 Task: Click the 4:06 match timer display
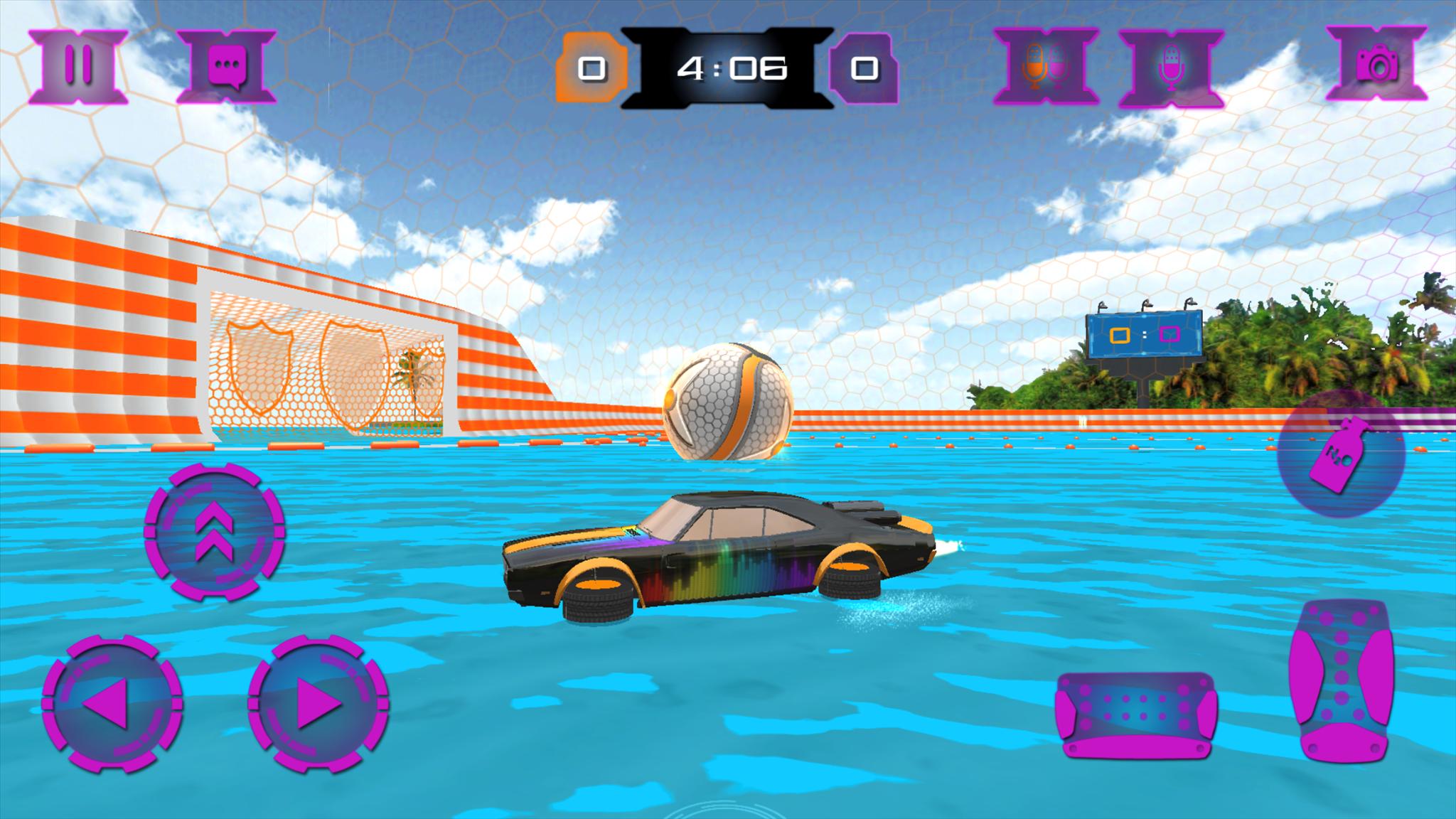[728, 66]
